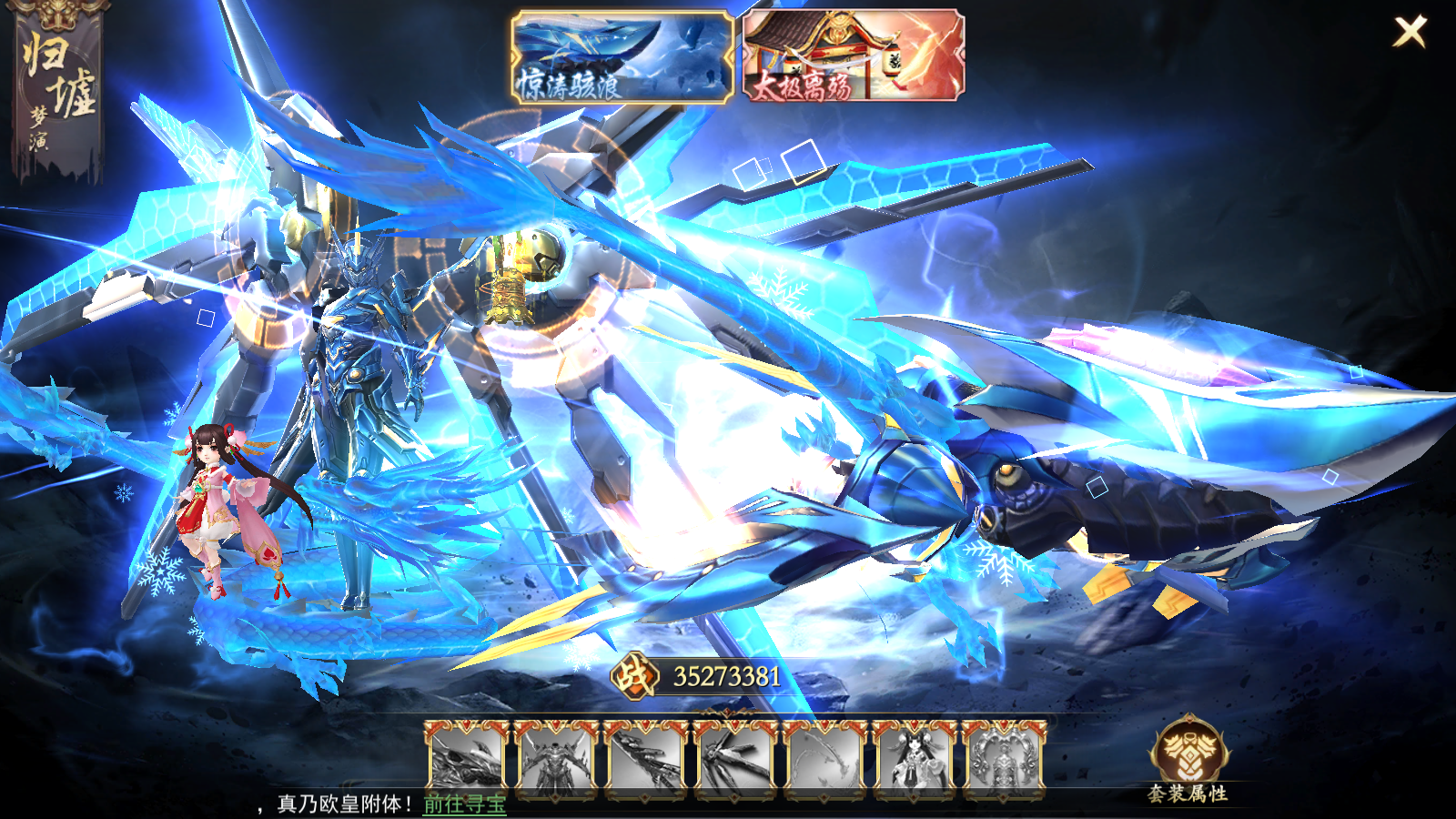Select the spread wings slot
This screenshot has height=819, width=1456.
[734, 760]
